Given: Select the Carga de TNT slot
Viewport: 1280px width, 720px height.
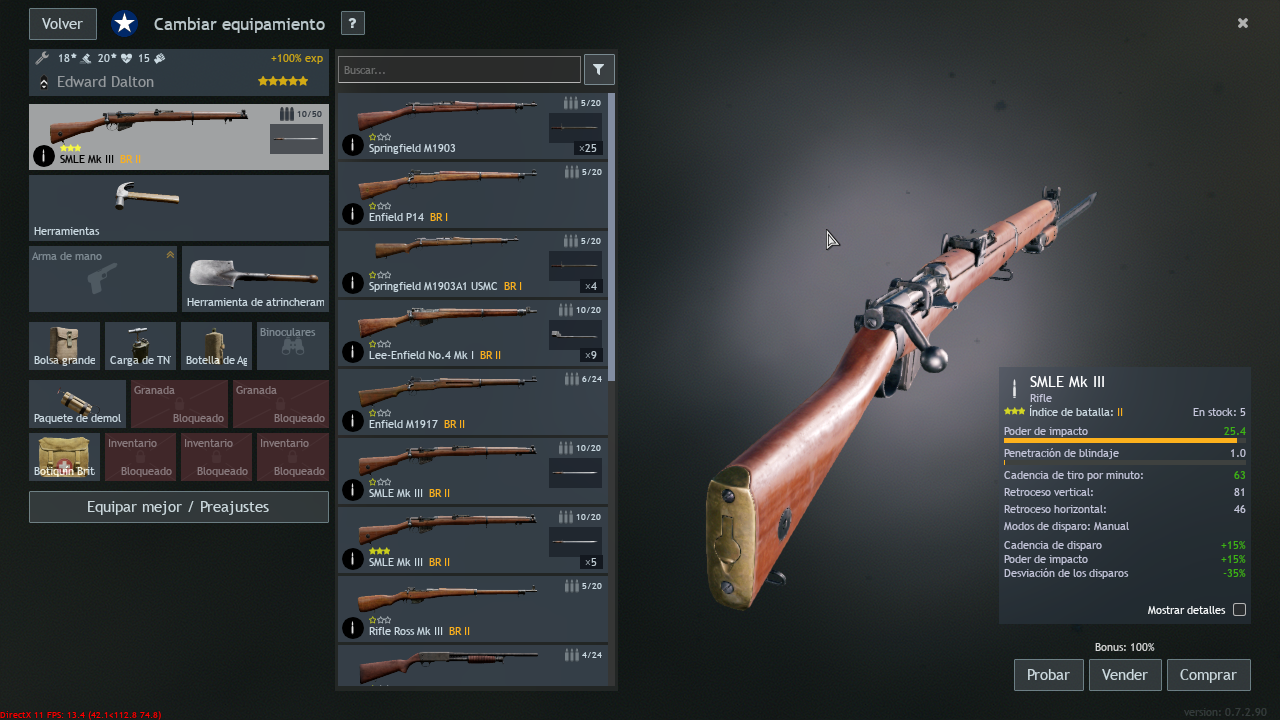Looking at the screenshot, I should click(140, 346).
